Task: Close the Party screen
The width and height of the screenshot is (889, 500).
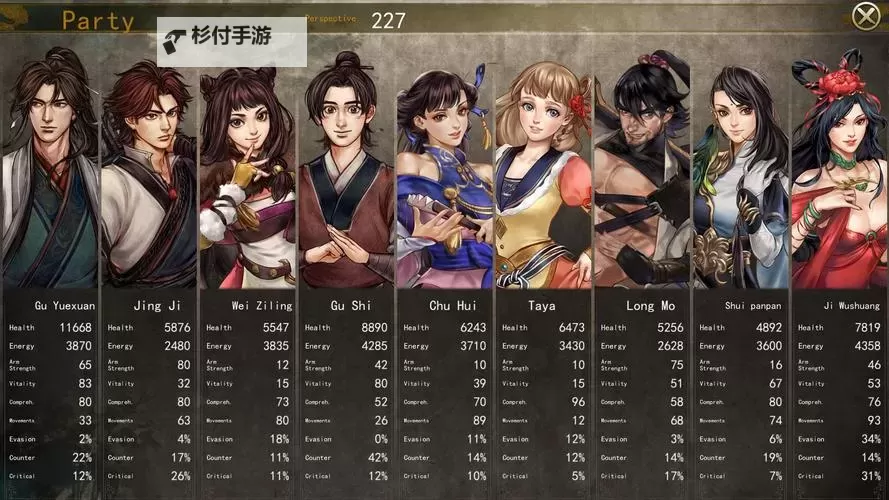Action: point(866,16)
